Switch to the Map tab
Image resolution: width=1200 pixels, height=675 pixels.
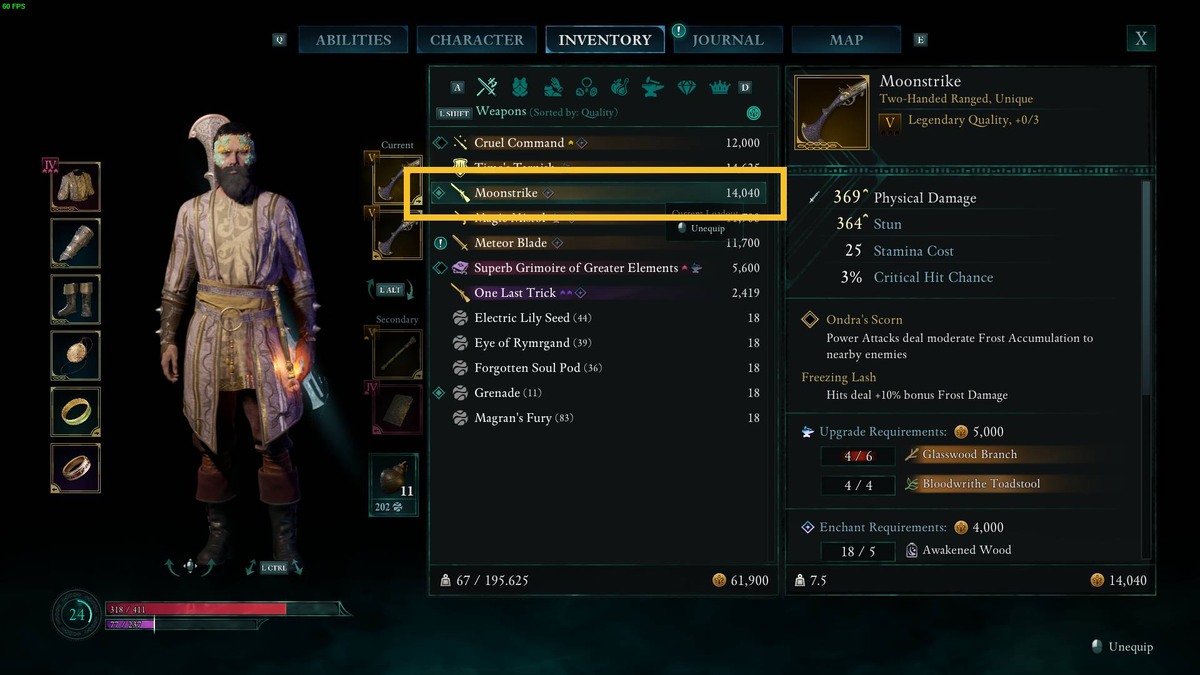point(846,40)
